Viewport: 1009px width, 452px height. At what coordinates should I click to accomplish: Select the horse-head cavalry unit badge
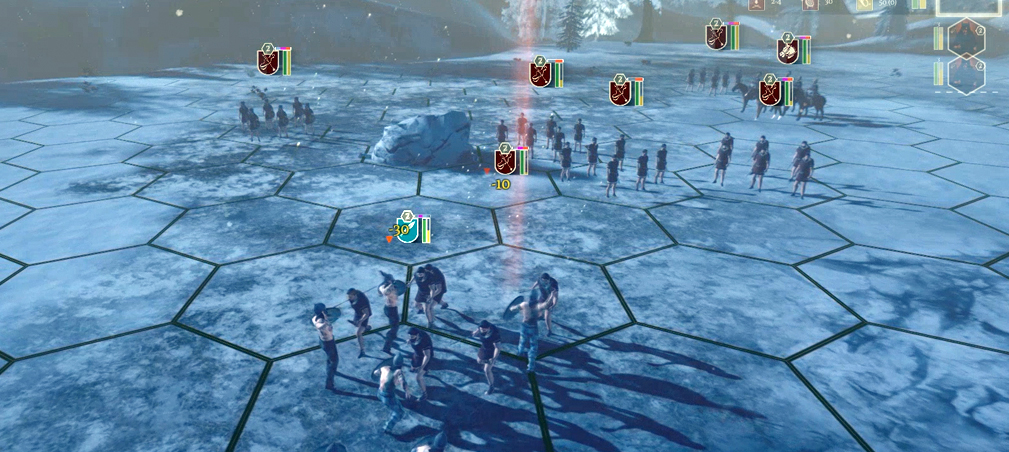[x=788, y=50]
